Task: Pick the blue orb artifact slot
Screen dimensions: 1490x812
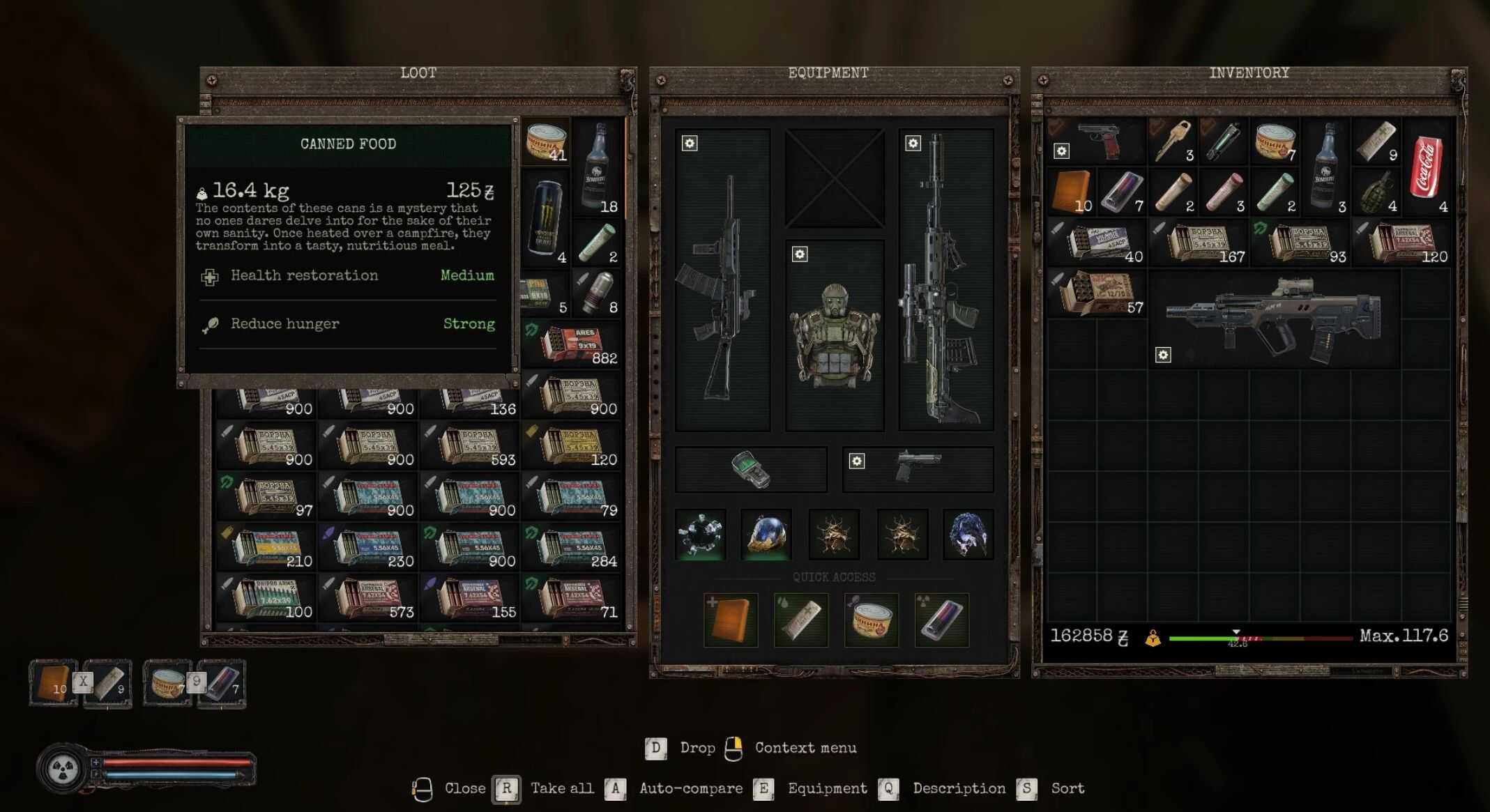Action: (x=766, y=535)
